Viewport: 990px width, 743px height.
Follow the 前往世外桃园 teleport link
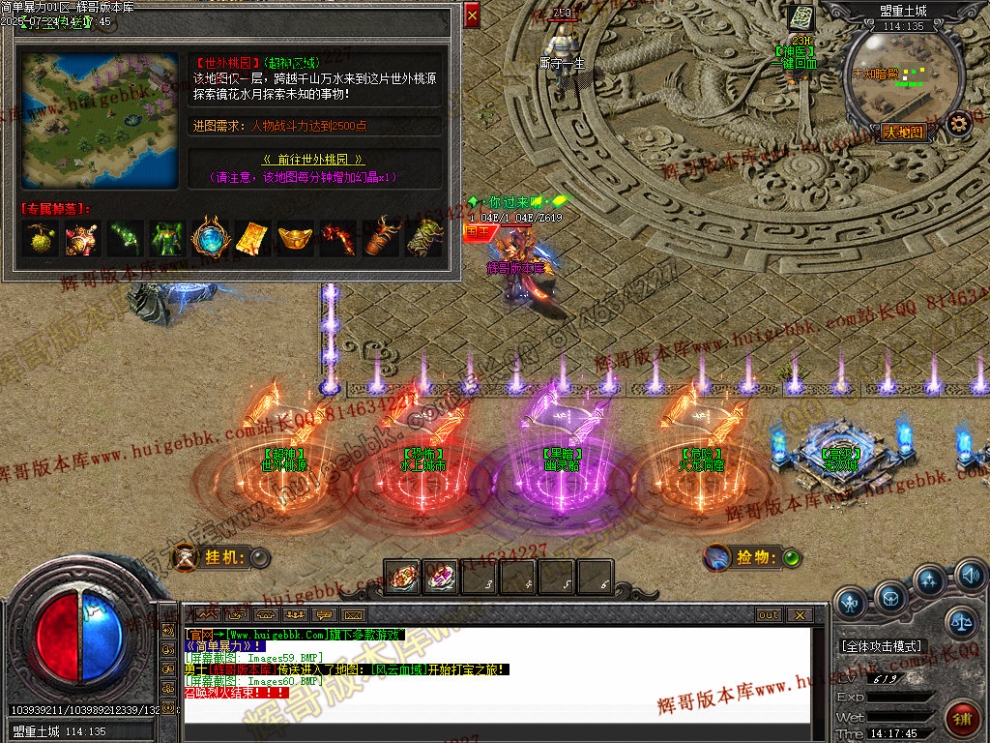(x=313, y=160)
